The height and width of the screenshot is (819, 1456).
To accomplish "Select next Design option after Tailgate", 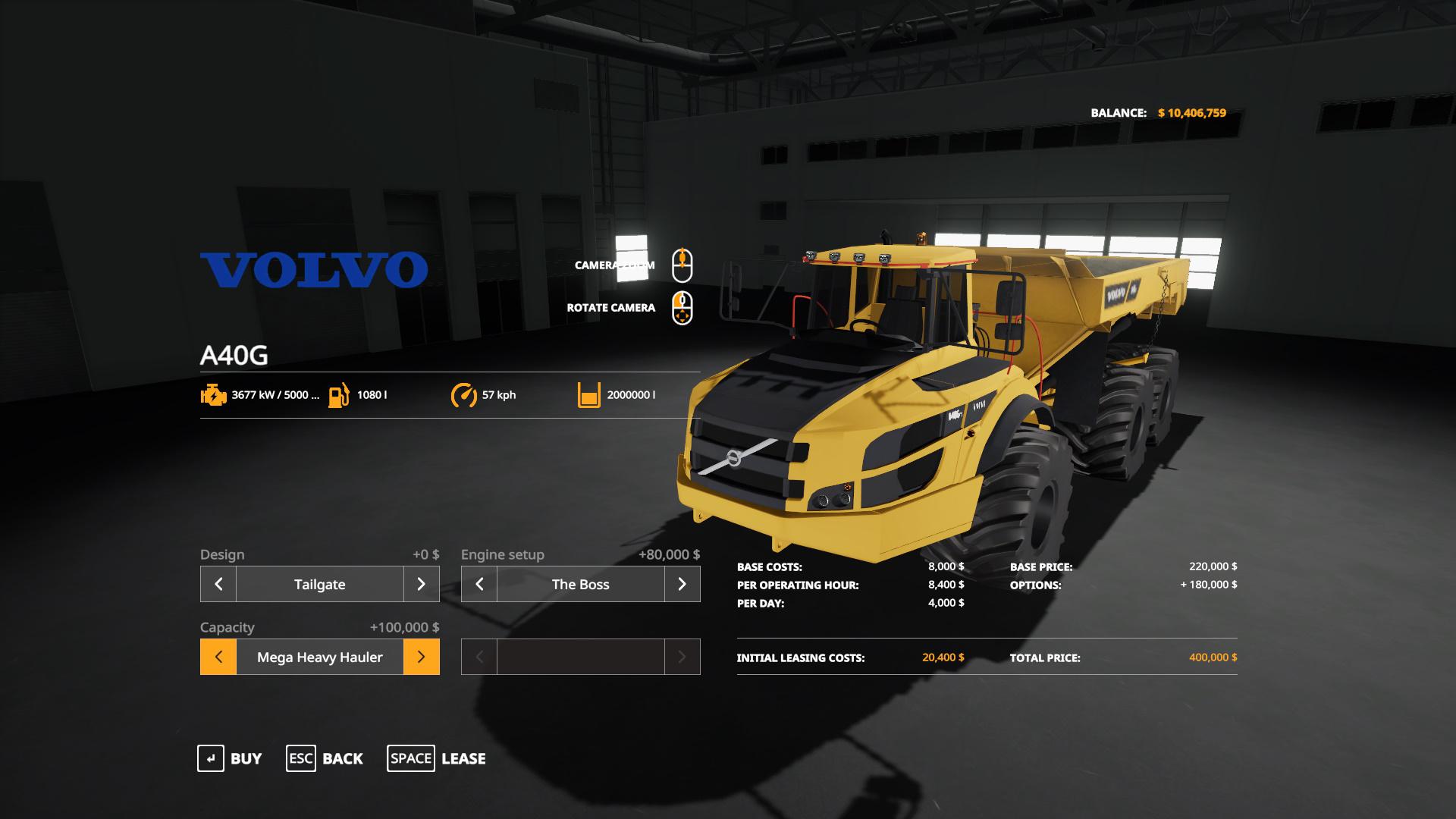I will pyautogui.click(x=421, y=584).
